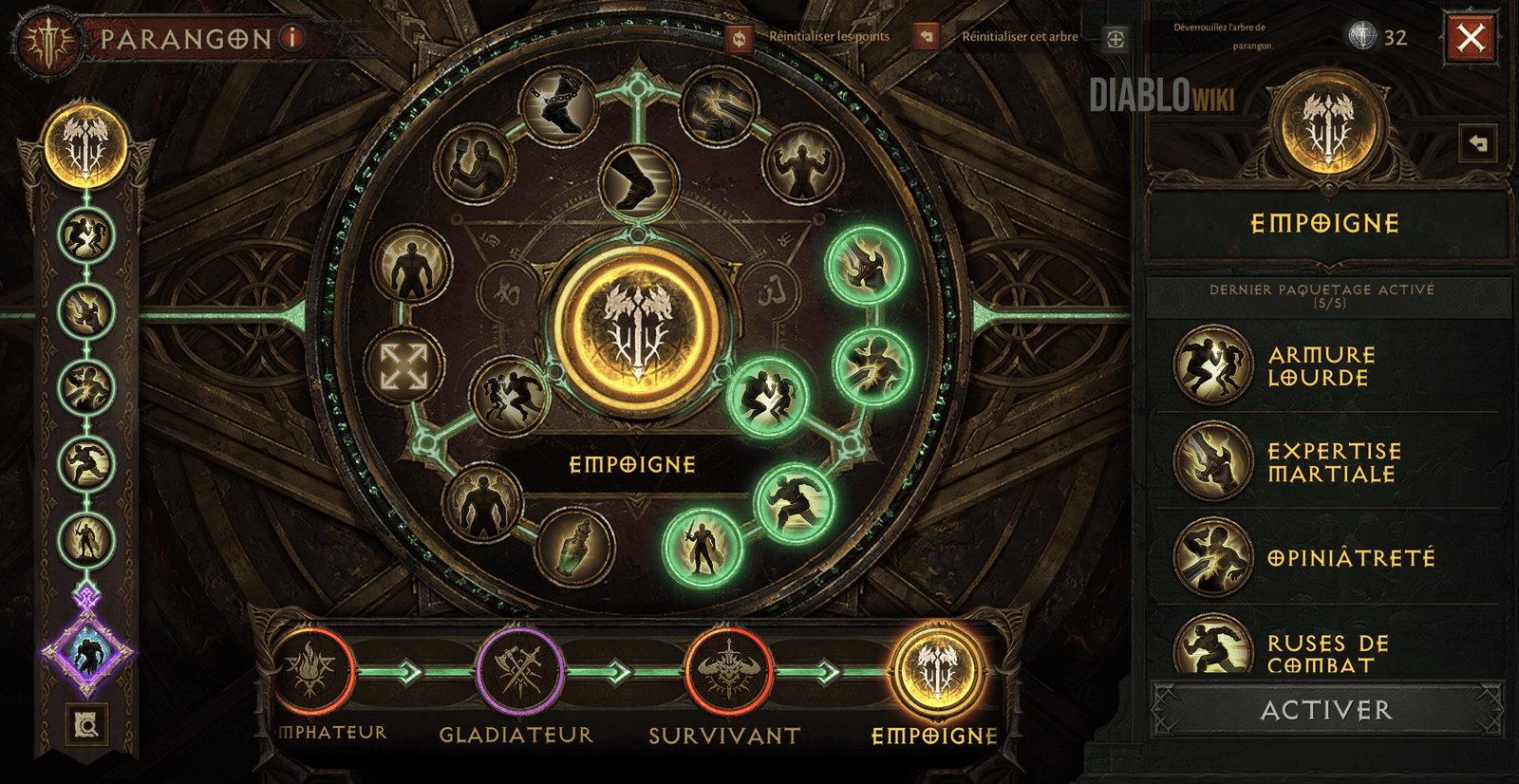Select the boot node above the emblem
Viewport: 1519px width, 784px height.
click(638, 182)
